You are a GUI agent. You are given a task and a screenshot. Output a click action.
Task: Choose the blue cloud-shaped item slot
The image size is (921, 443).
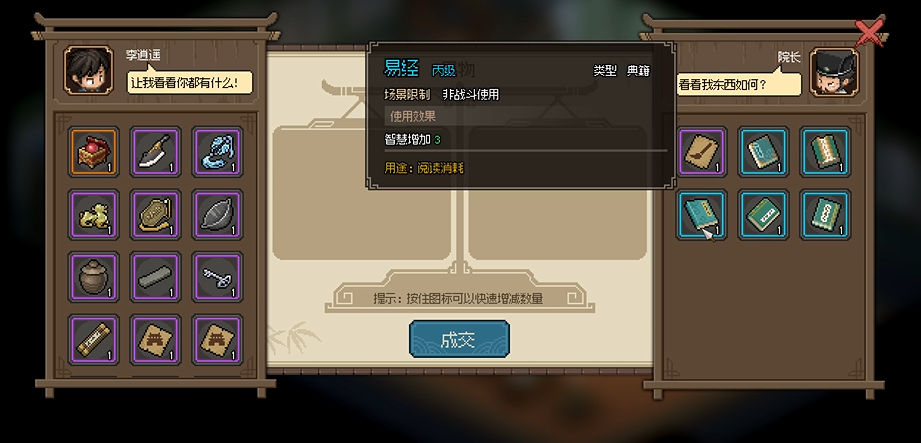coord(217,152)
